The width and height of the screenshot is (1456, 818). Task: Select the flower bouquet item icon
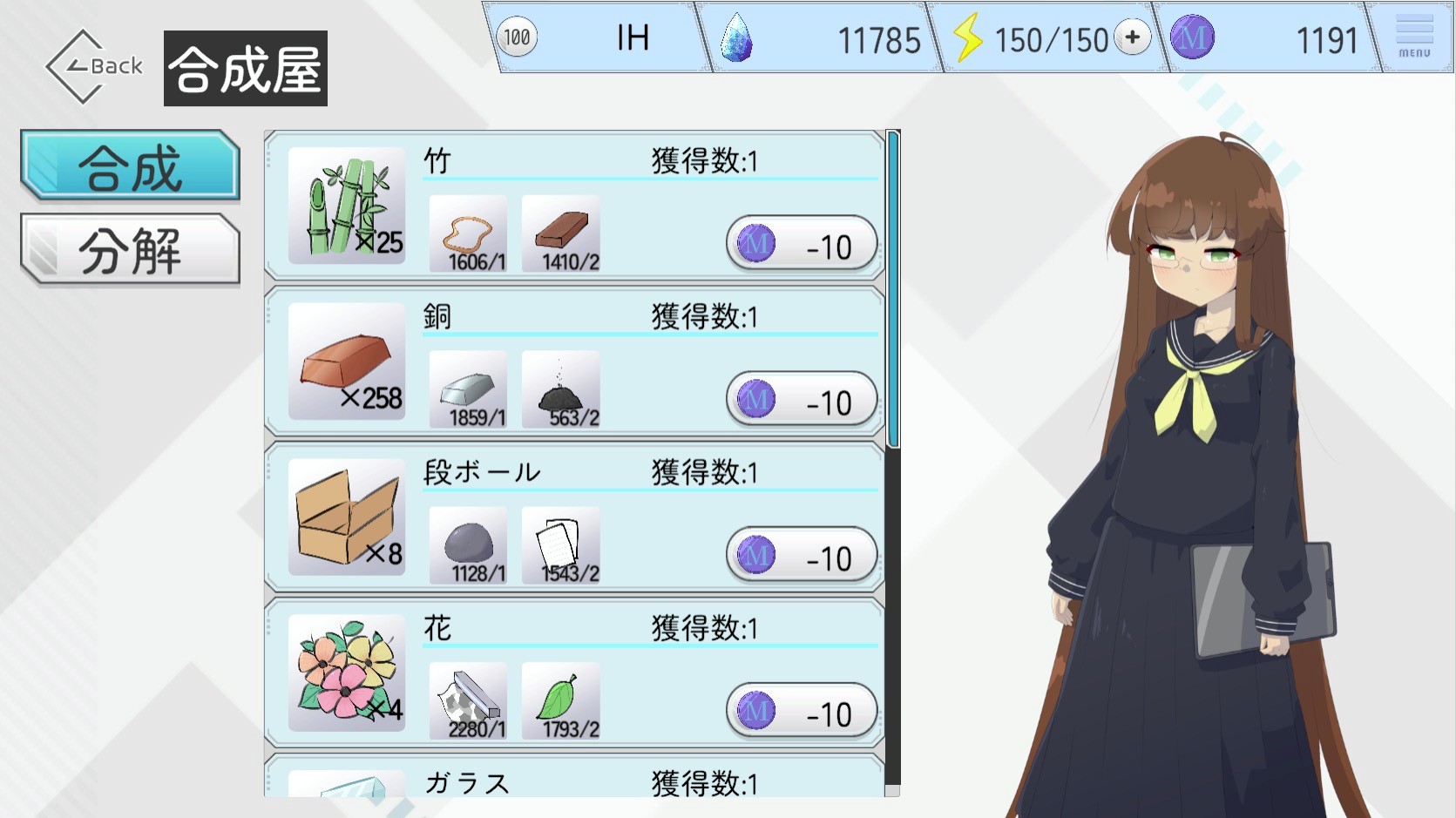346,673
